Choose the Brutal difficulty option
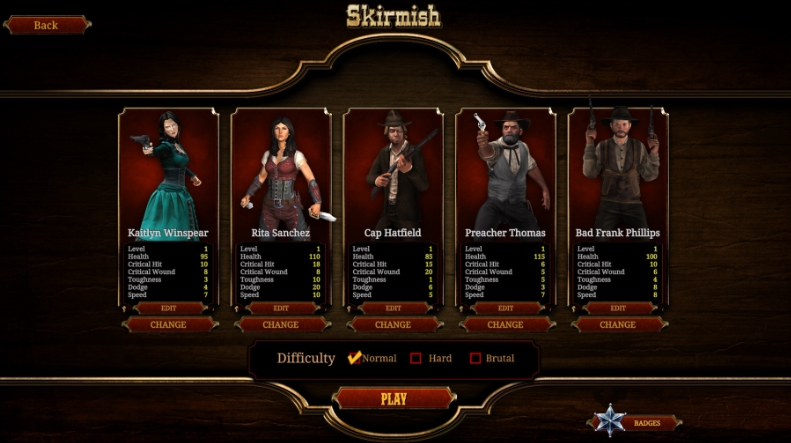The height and width of the screenshot is (443, 791). click(475, 358)
